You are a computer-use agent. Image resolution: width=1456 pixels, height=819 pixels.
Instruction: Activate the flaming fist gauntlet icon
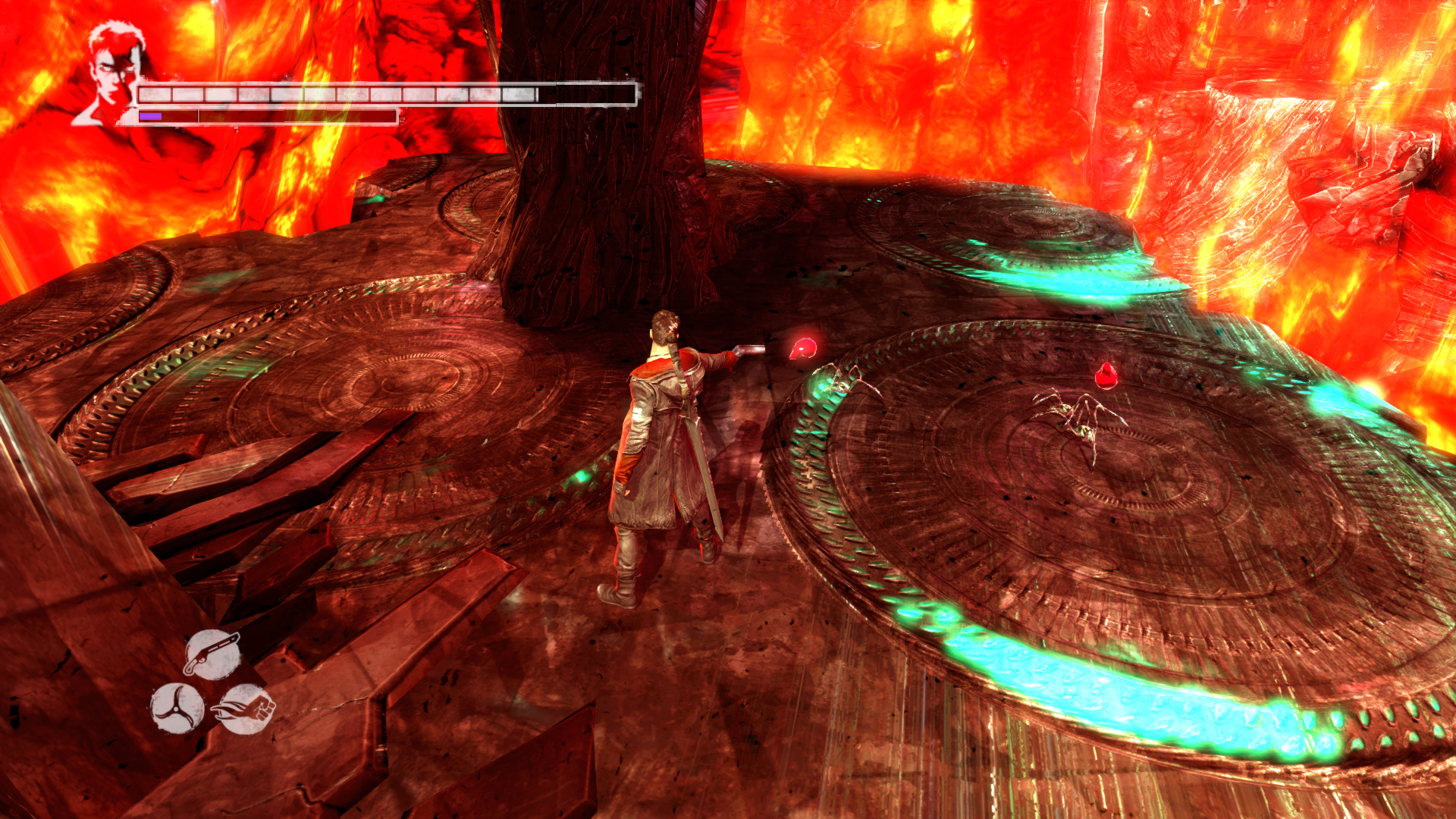click(x=246, y=709)
